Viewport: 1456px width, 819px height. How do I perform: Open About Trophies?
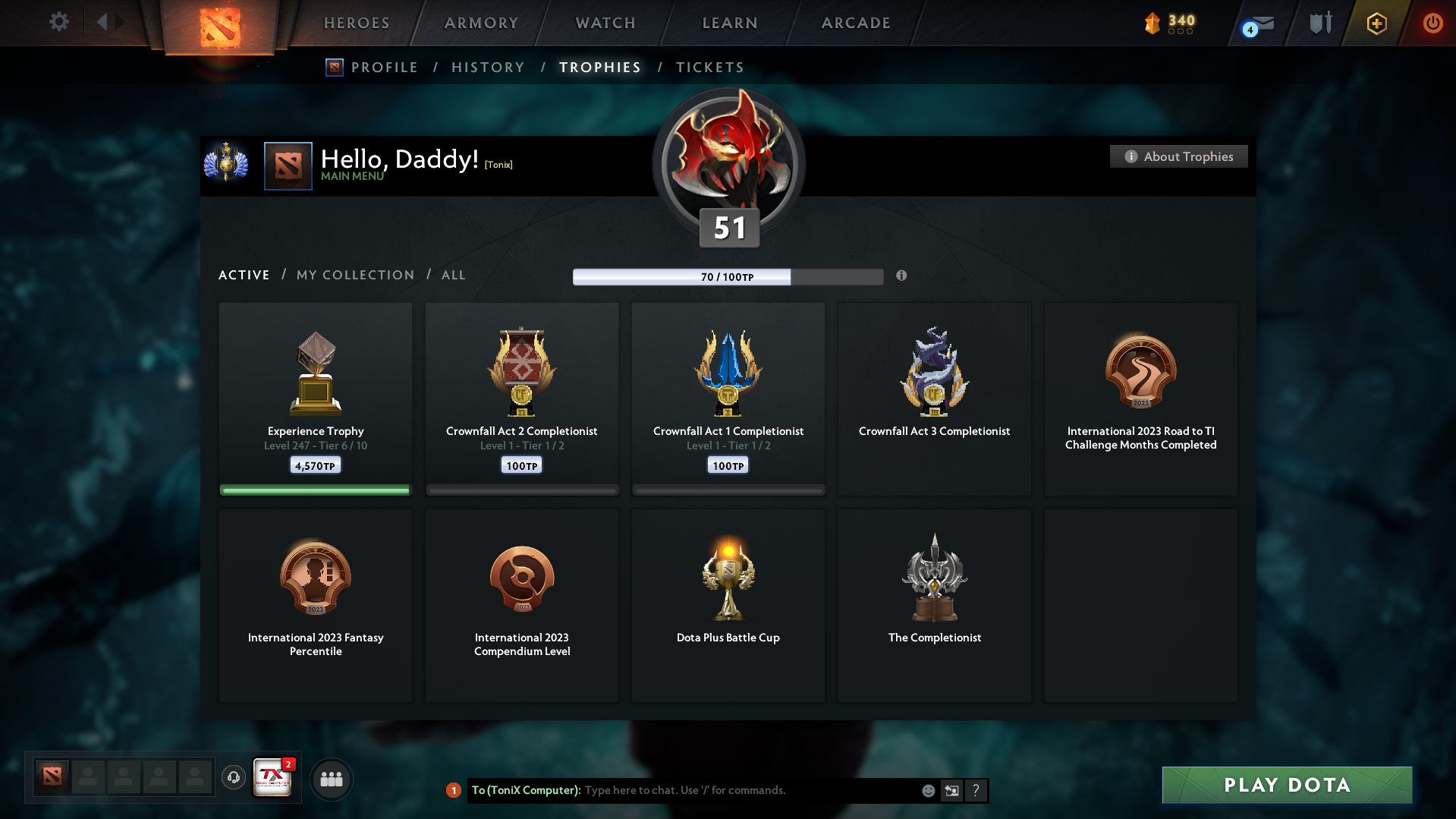pos(1178,156)
